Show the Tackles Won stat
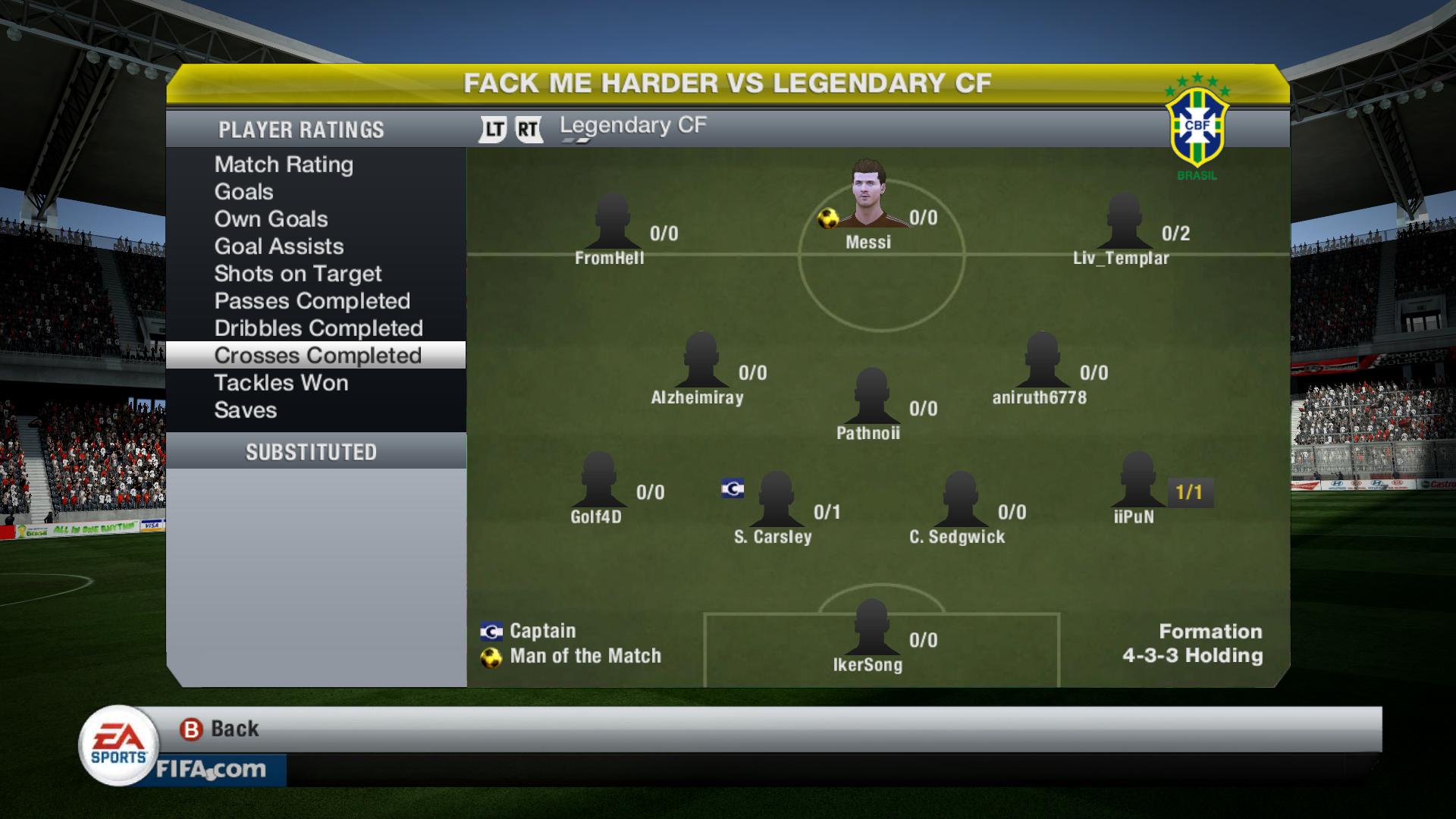1456x819 pixels. pos(281,383)
